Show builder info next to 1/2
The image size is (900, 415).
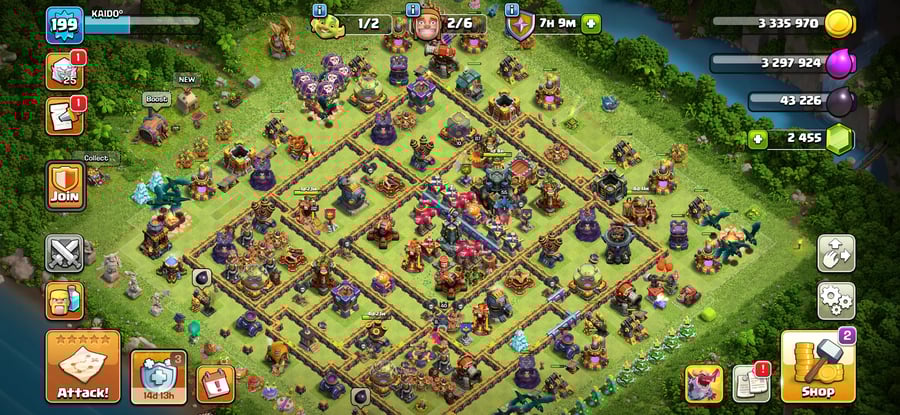click(320, 11)
